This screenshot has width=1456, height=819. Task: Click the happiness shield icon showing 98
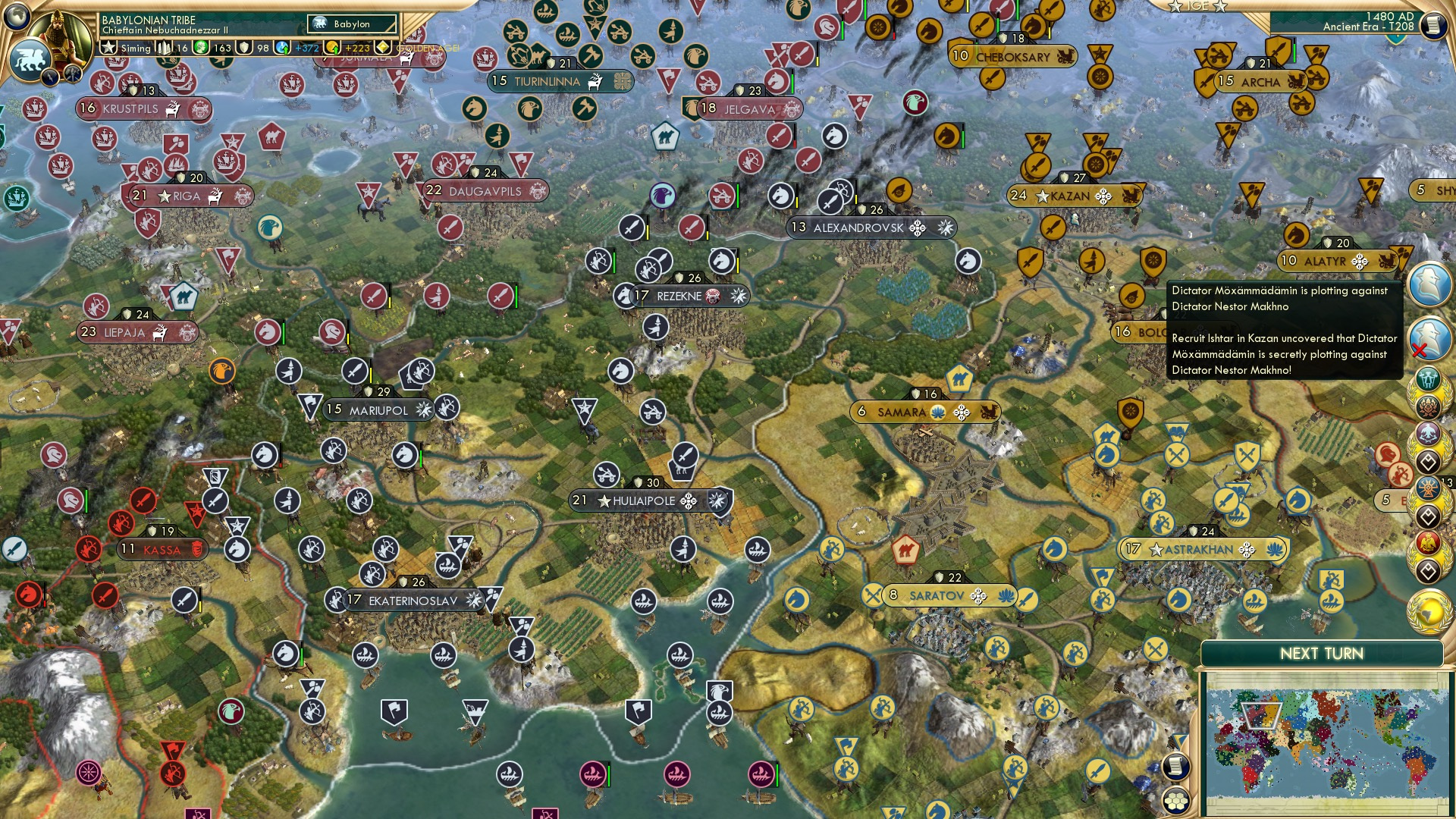pos(244,48)
